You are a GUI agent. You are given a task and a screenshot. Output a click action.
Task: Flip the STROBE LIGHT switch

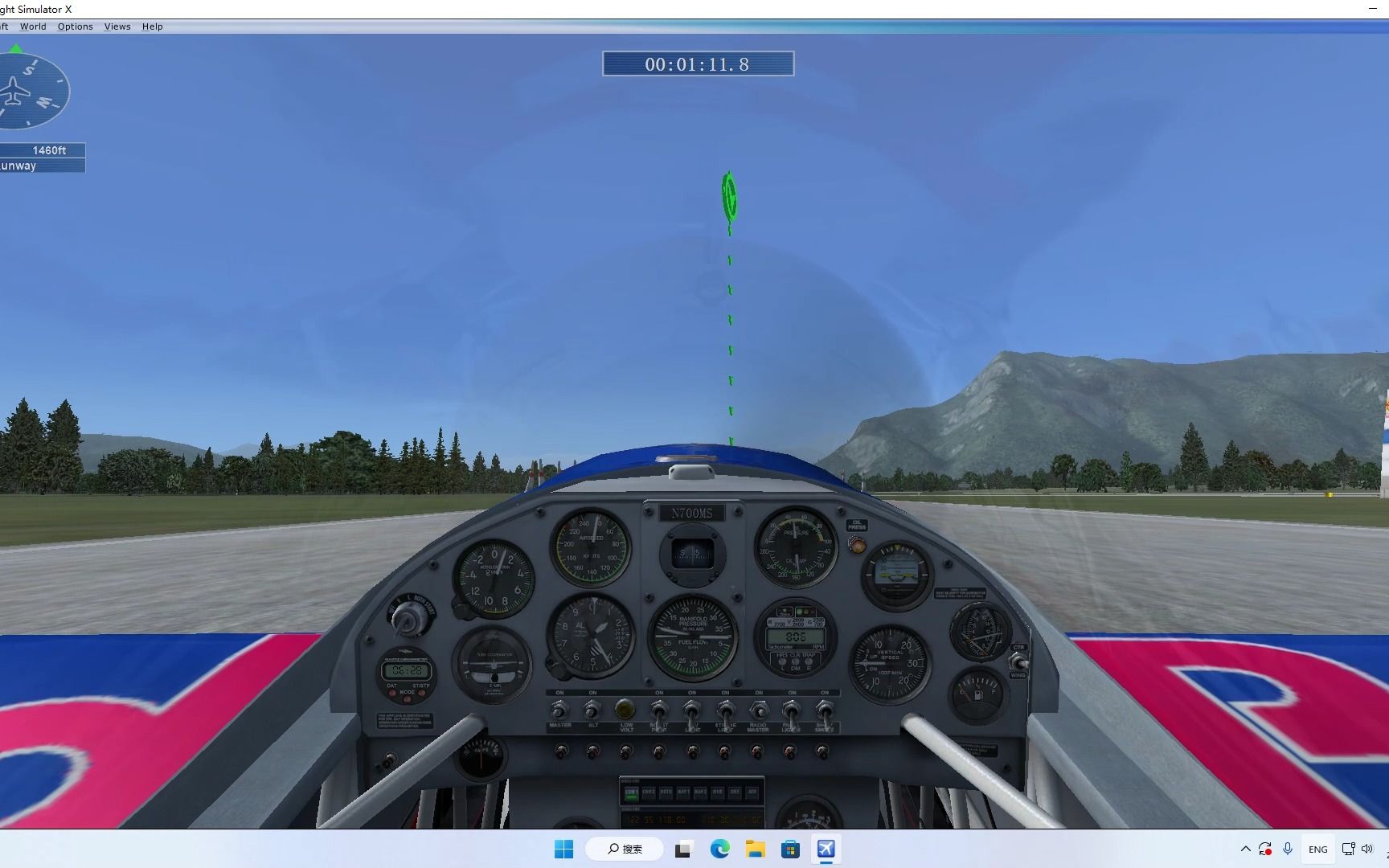726,710
